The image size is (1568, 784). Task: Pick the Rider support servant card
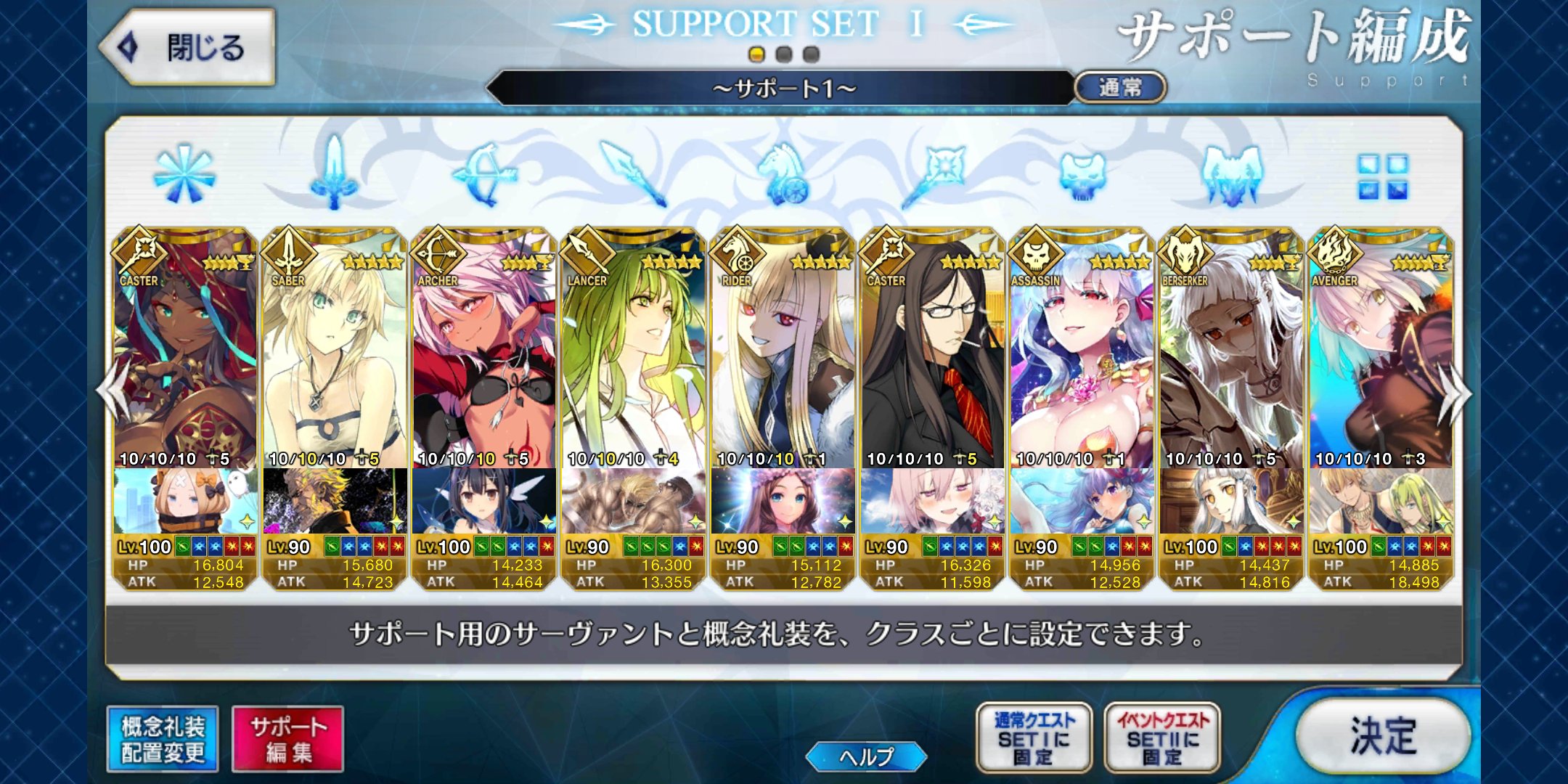point(783,348)
